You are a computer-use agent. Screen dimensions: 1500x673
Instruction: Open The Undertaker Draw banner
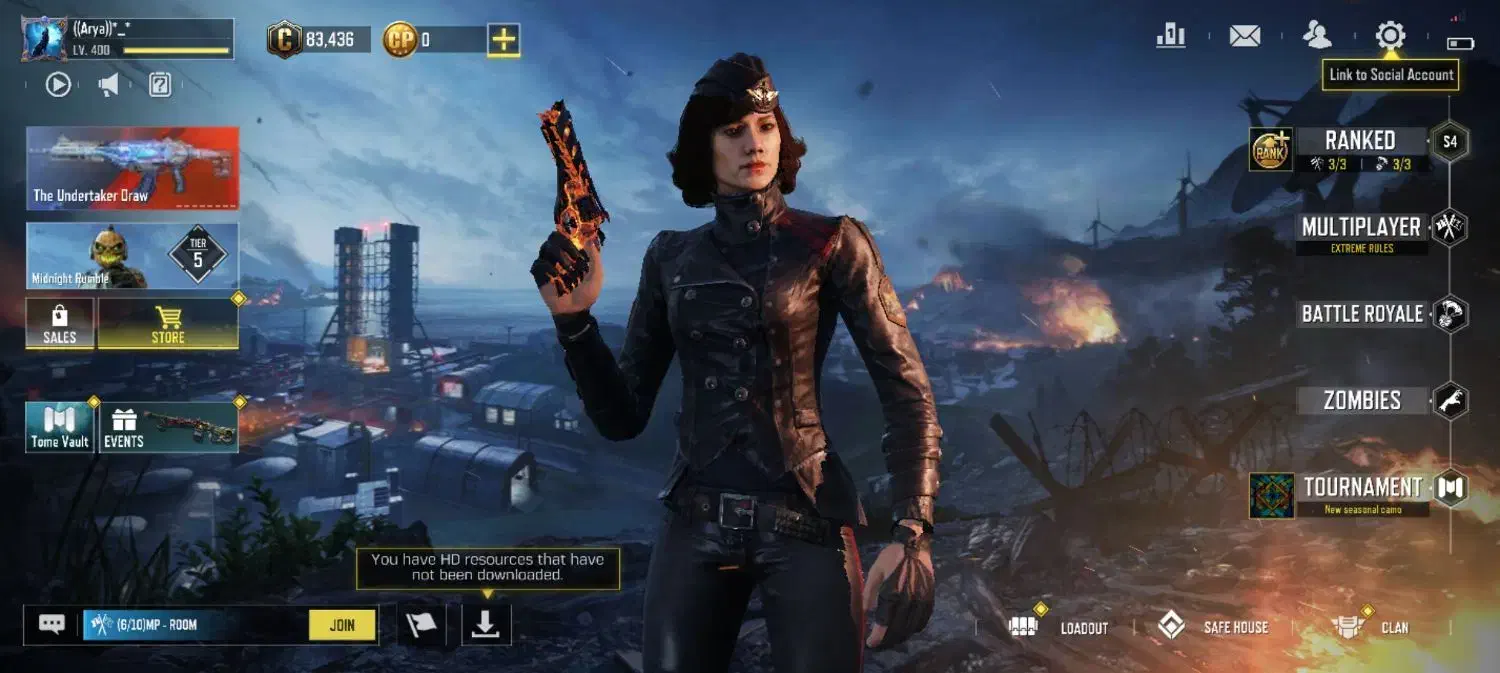132,168
